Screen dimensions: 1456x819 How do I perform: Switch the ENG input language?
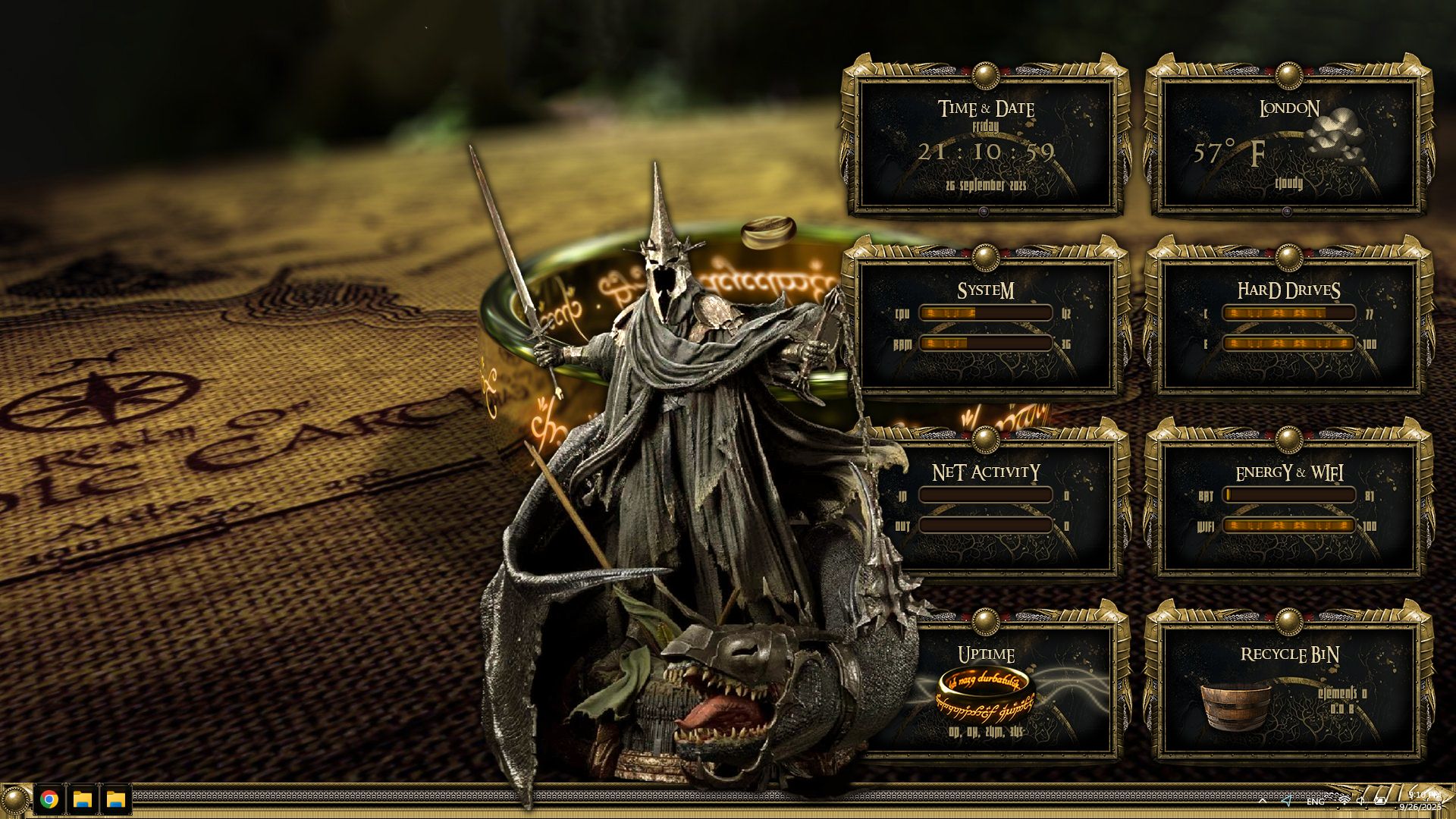click(x=1316, y=802)
